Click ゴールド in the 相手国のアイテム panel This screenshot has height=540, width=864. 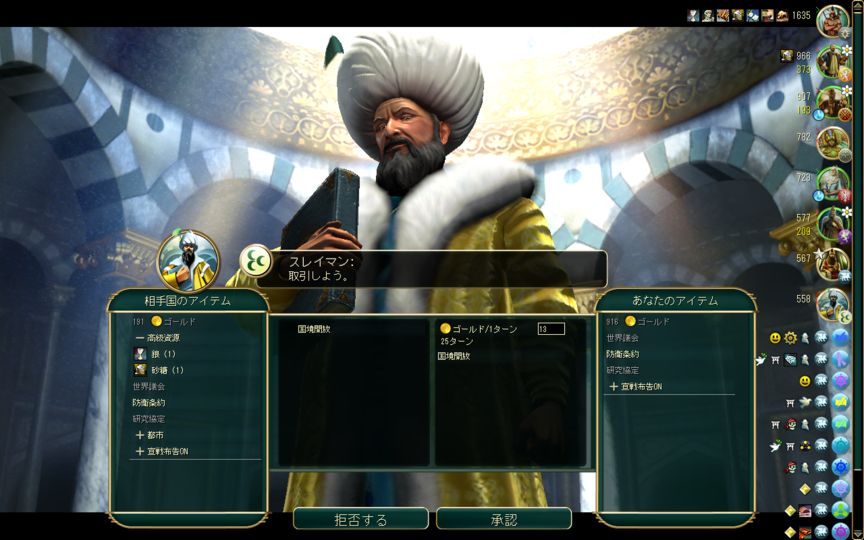178,322
